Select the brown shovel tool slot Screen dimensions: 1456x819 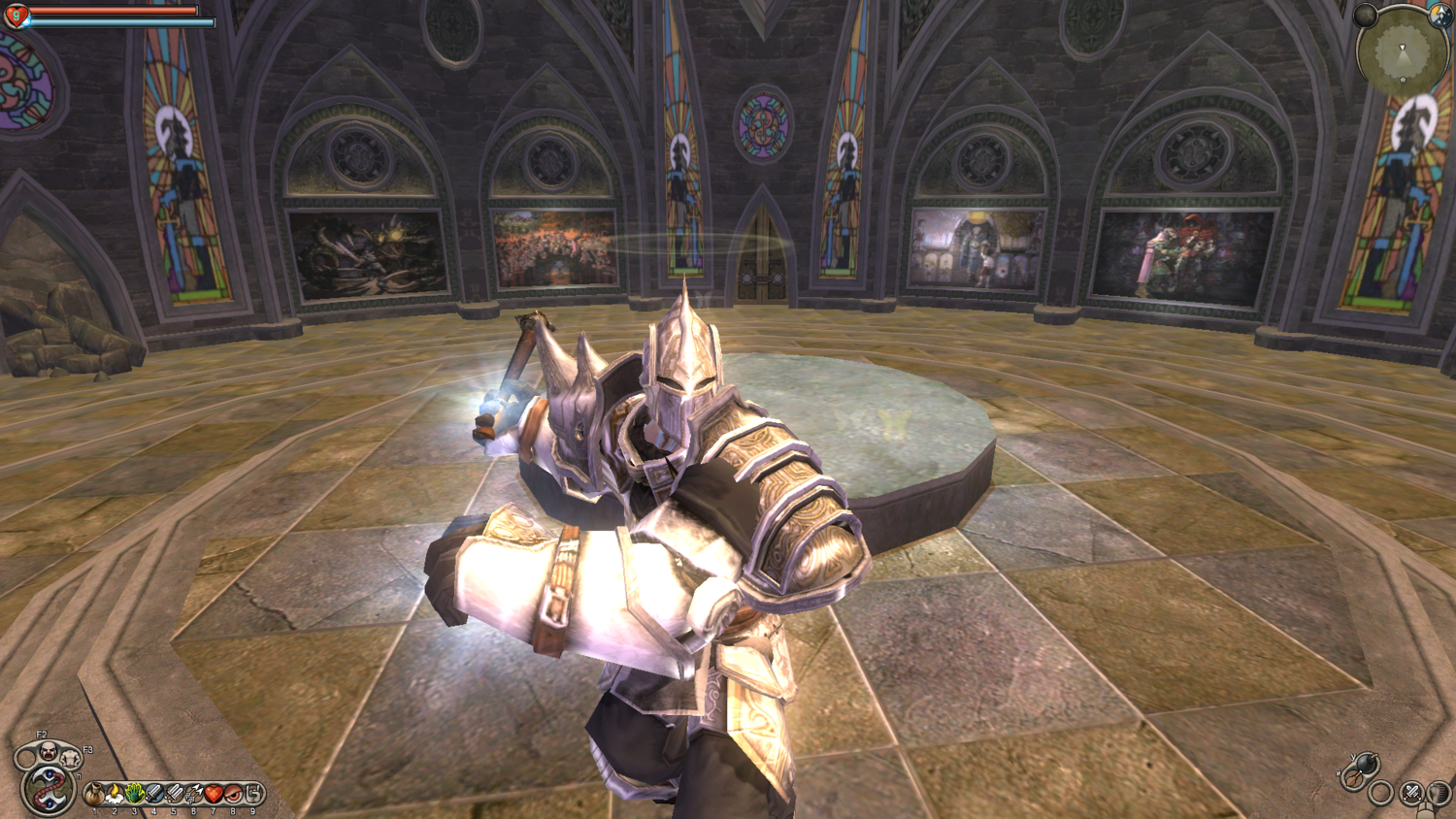coord(1352,779)
